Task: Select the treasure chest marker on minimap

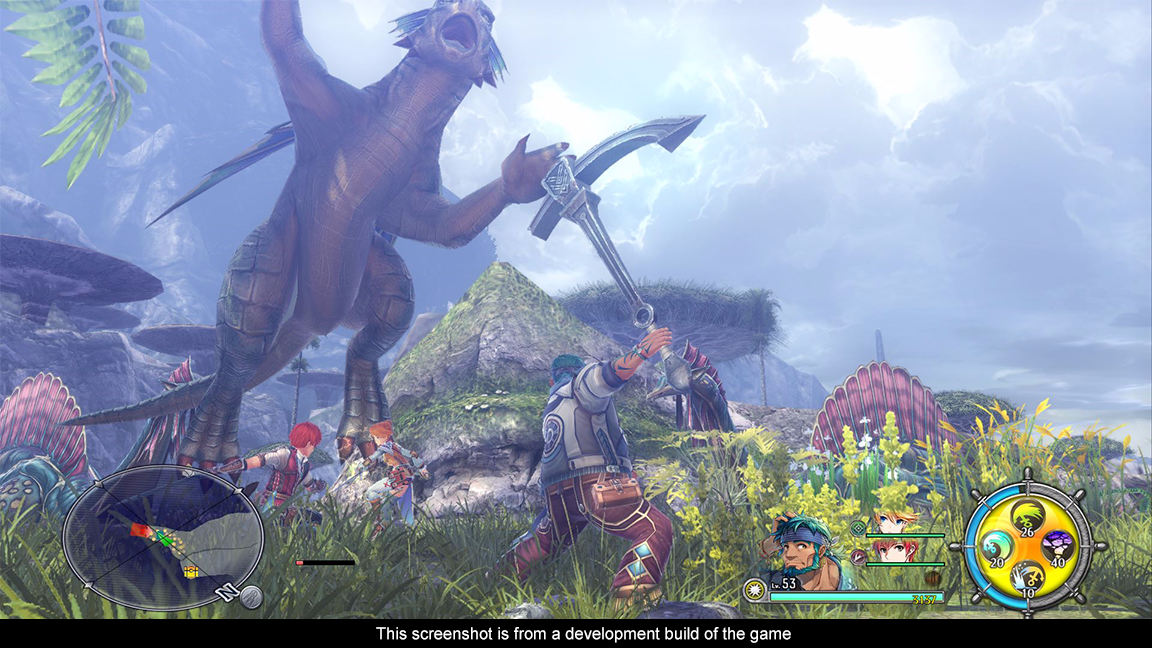Action: [190, 570]
